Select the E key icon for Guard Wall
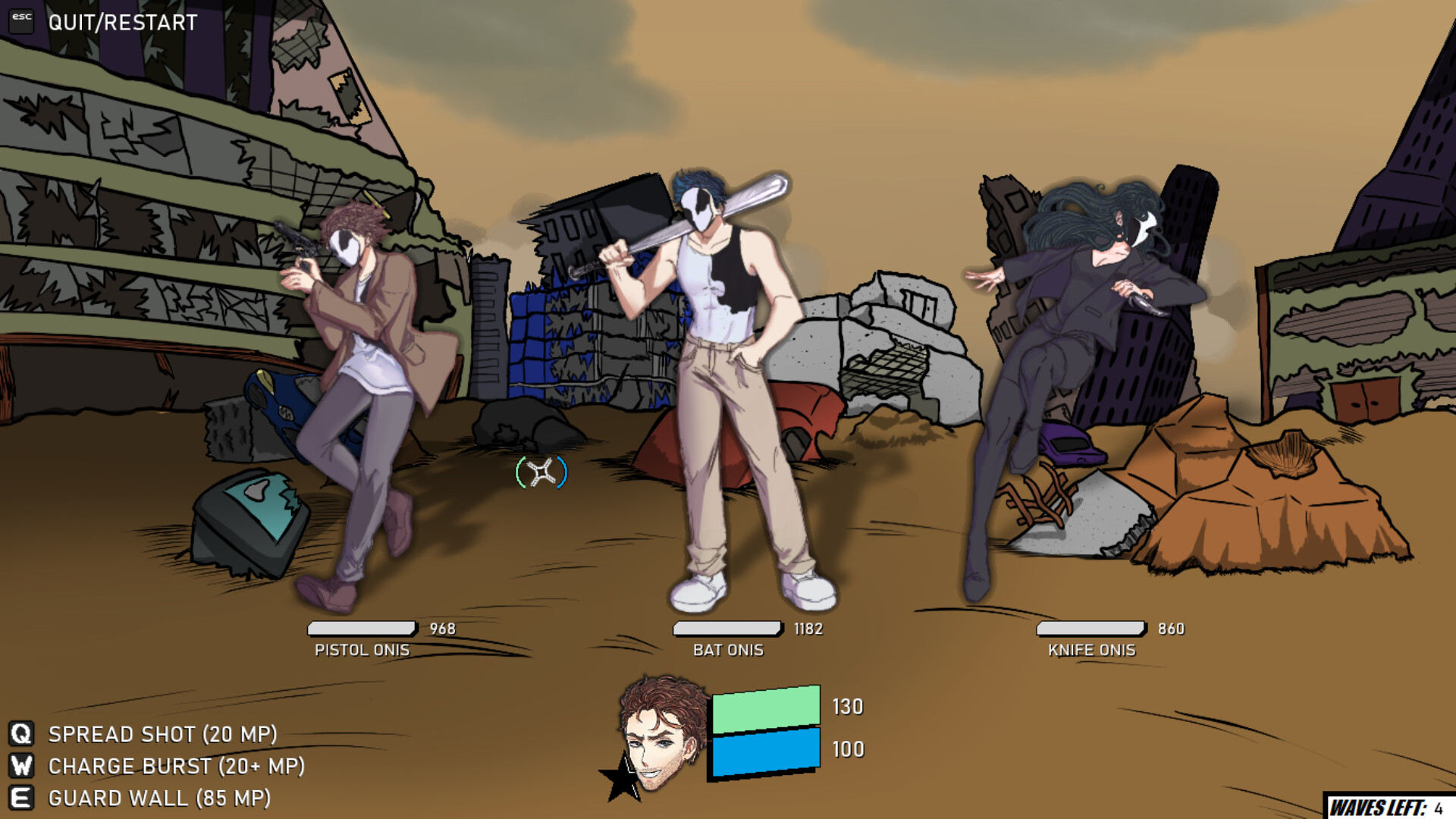The image size is (1456, 819). (22, 798)
